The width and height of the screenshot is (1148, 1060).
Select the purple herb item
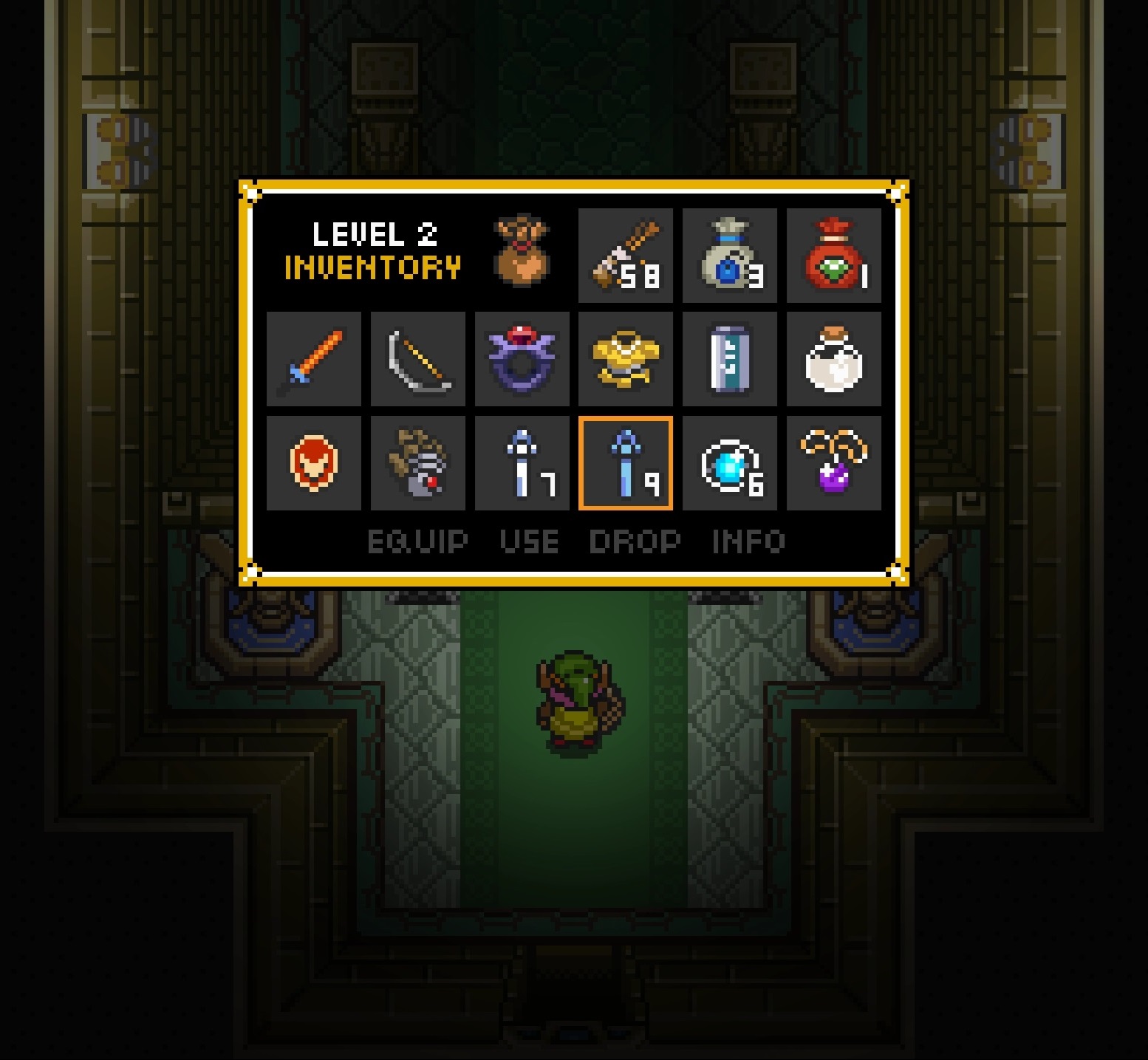(835, 462)
